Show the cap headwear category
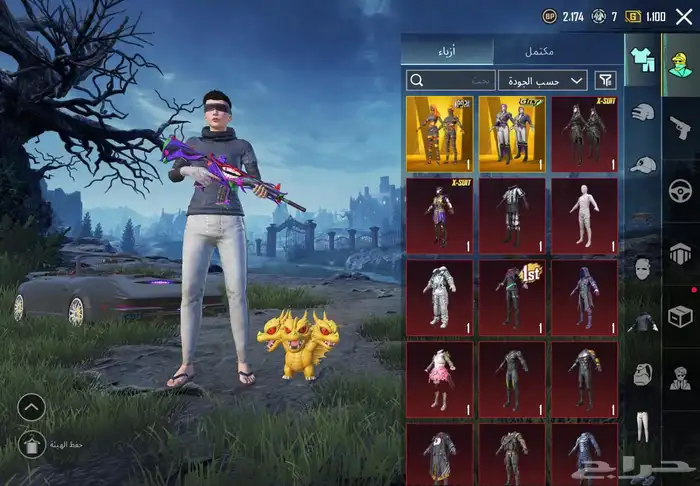700x486 pixels. coord(641,165)
